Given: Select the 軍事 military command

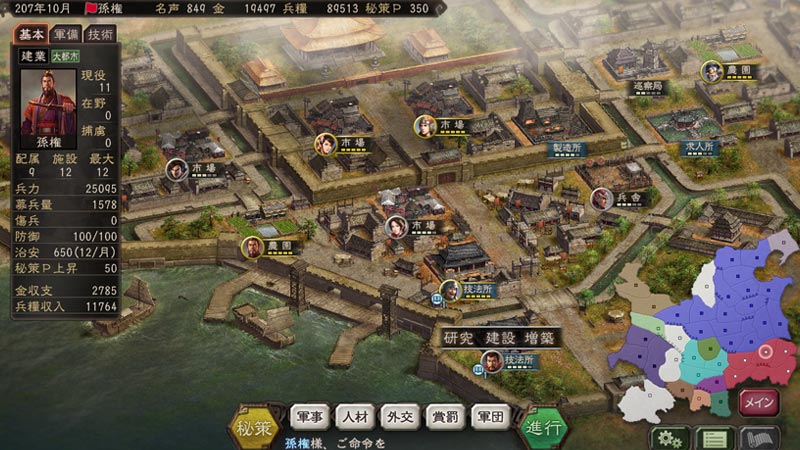Looking at the screenshot, I should pos(309,416).
